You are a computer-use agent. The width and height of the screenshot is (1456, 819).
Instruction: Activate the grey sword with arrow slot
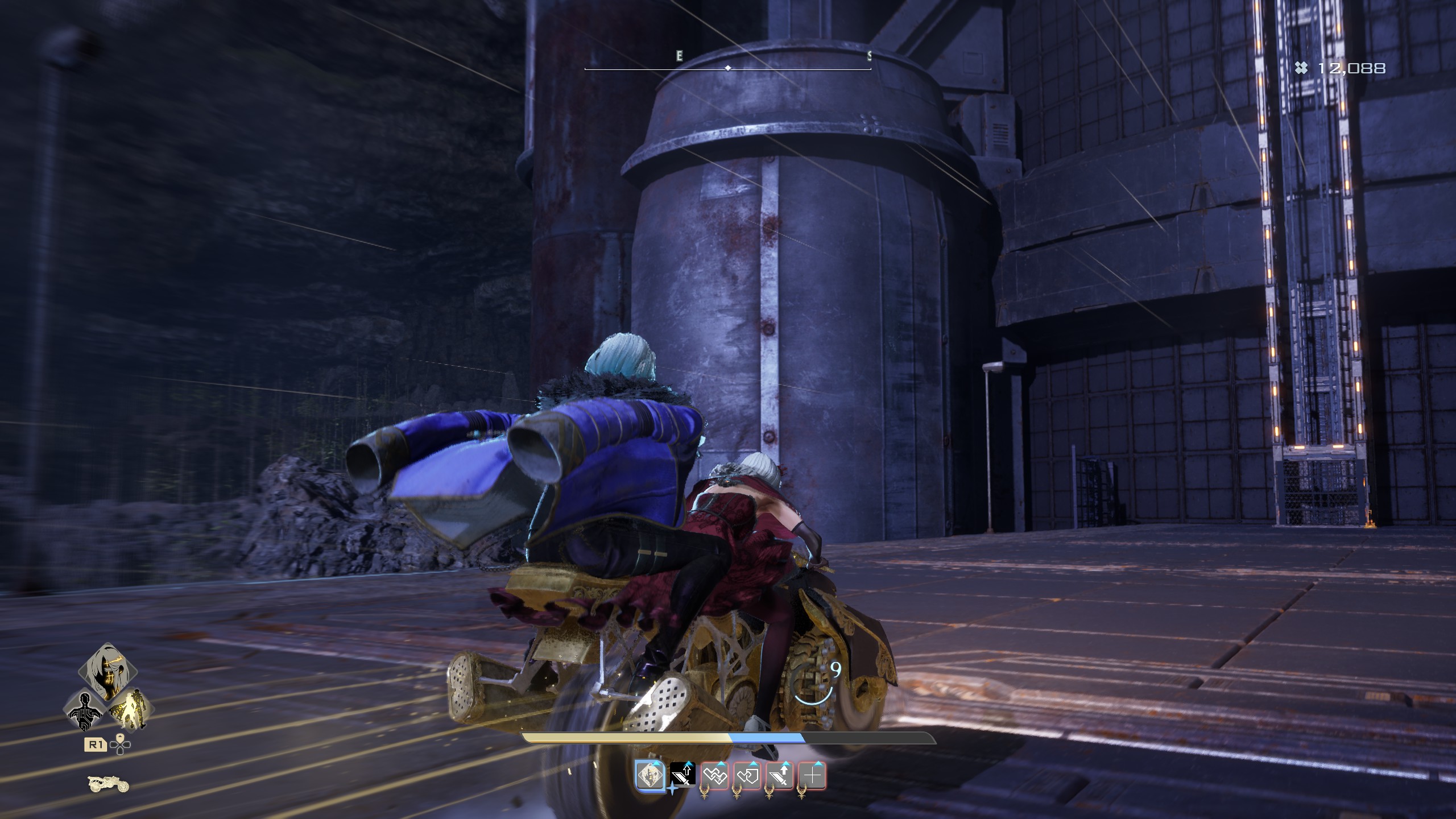tap(780, 776)
